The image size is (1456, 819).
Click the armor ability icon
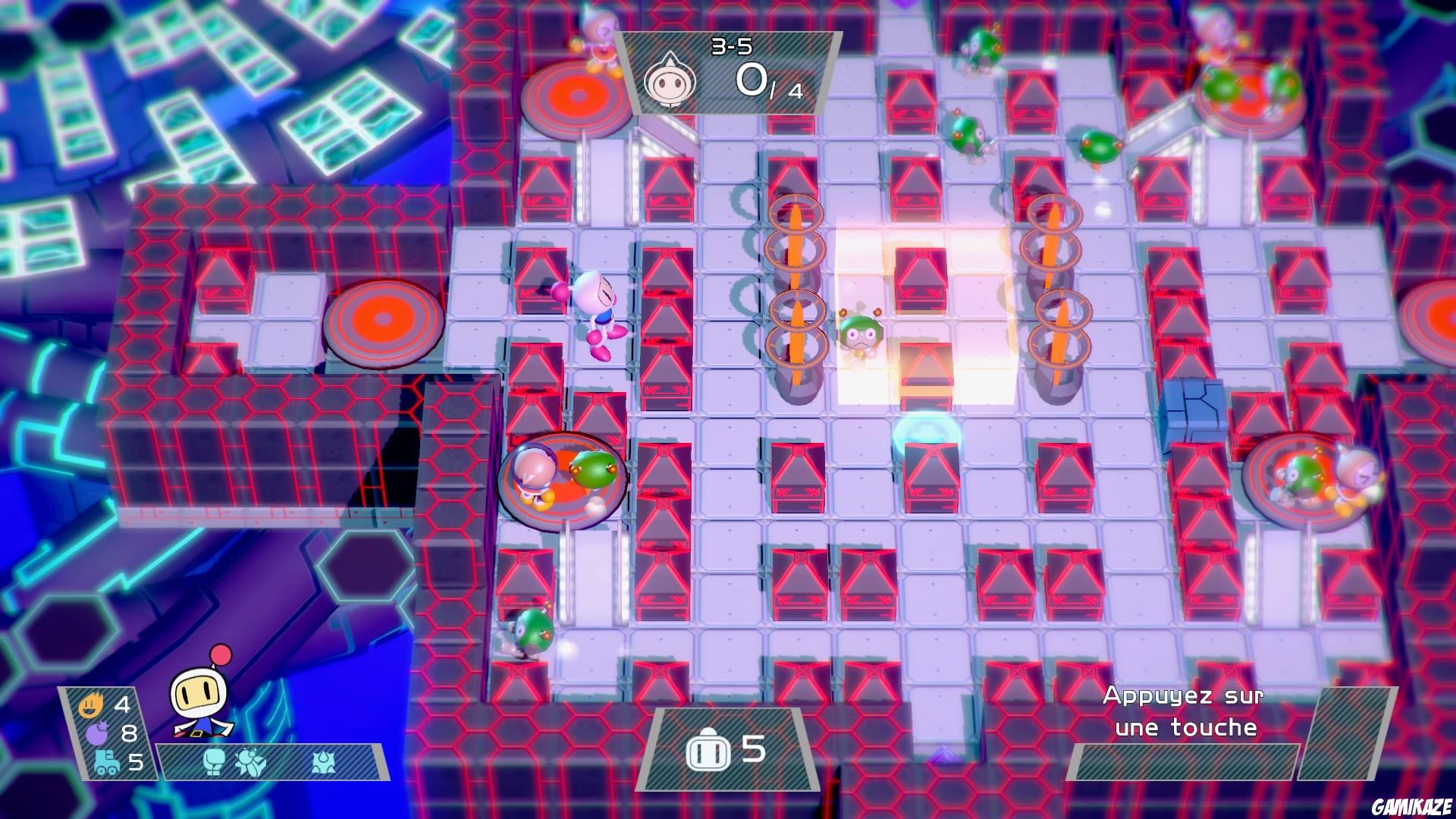[323, 764]
